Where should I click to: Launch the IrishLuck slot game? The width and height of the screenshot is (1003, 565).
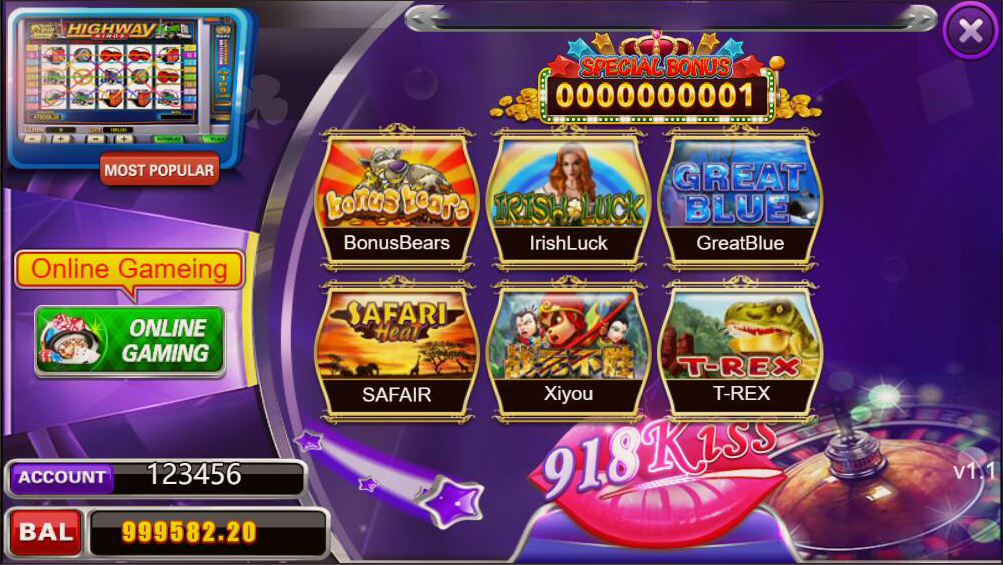click(x=568, y=198)
